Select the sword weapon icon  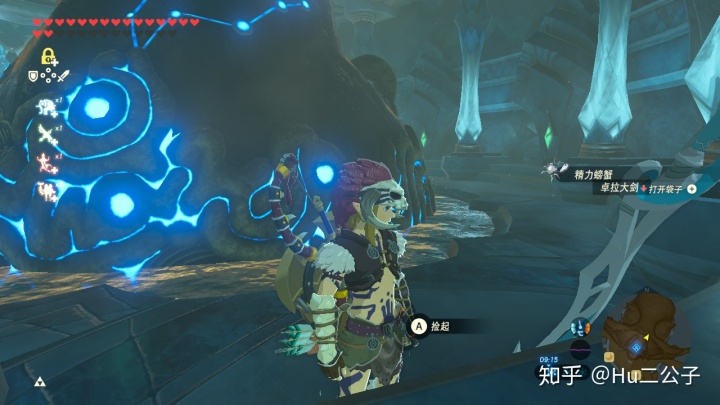point(62,75)
